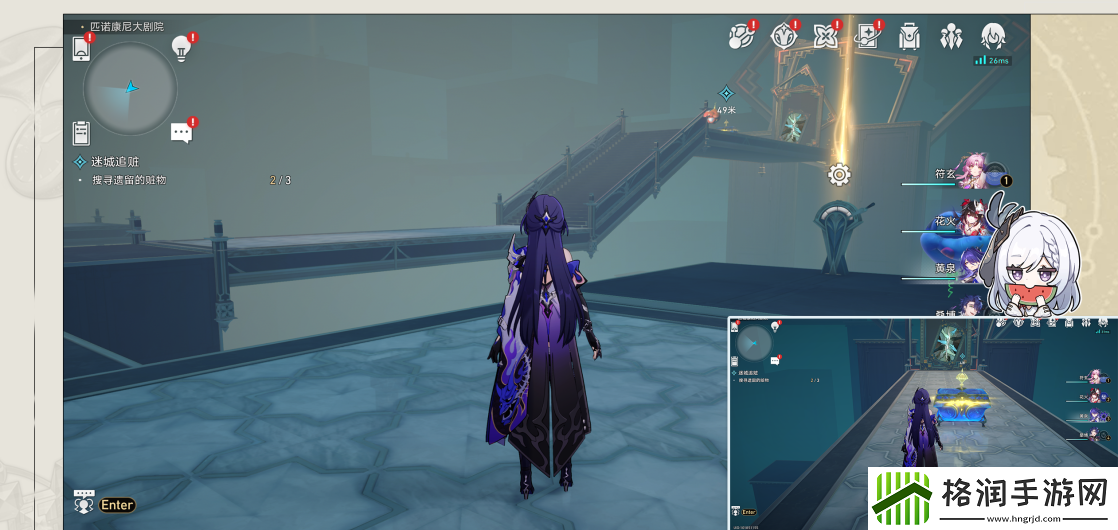1118x530 pixels.
Task: Open the character head profile icon
Action: click(x=992, y=37)
